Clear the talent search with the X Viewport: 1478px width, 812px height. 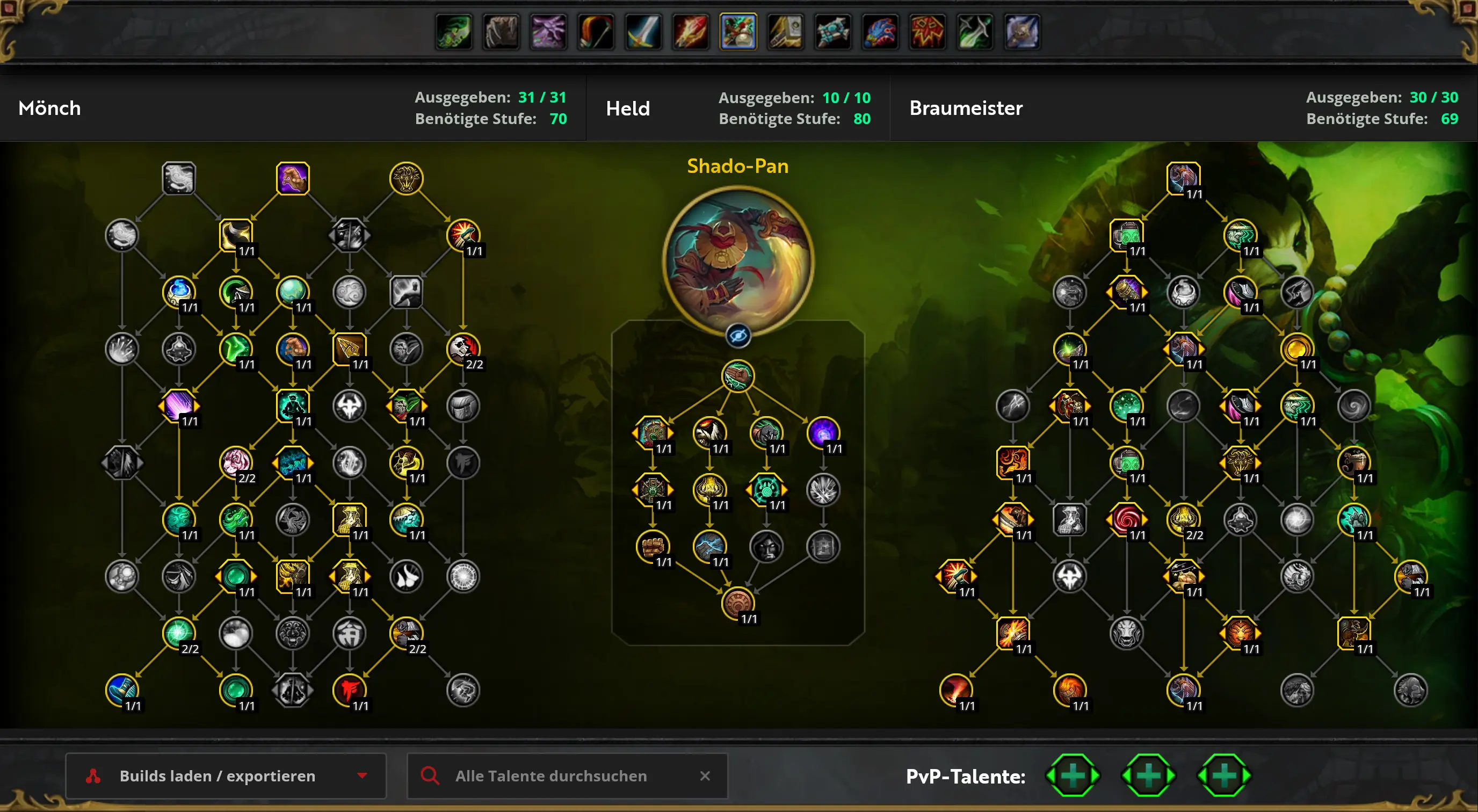click(705, 776)
